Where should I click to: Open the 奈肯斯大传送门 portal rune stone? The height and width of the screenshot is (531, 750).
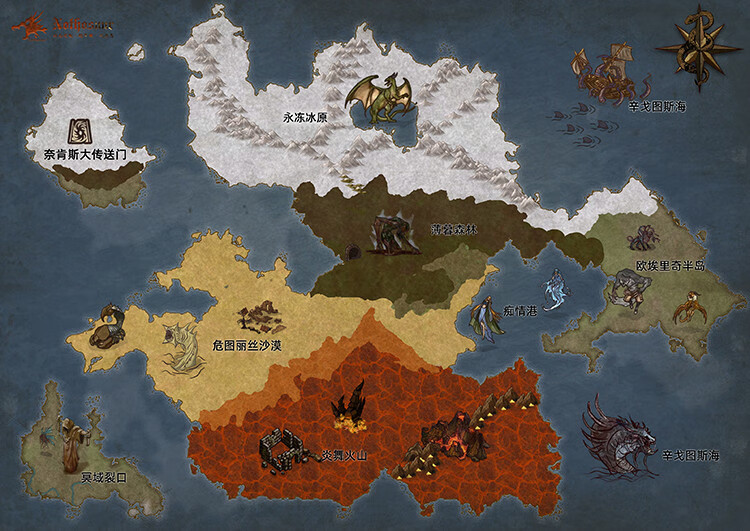[77, 130]
